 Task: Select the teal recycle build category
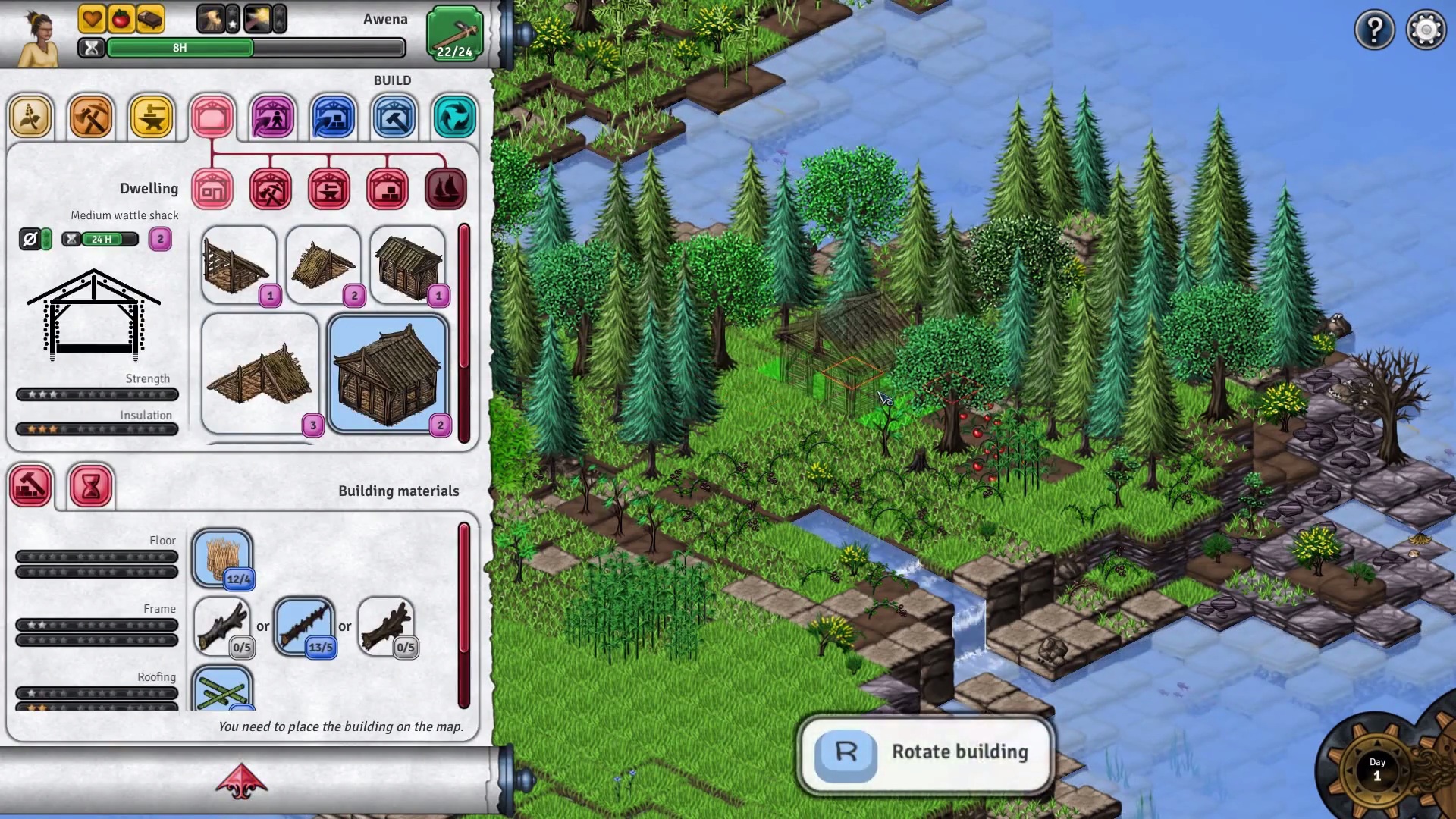453,118
